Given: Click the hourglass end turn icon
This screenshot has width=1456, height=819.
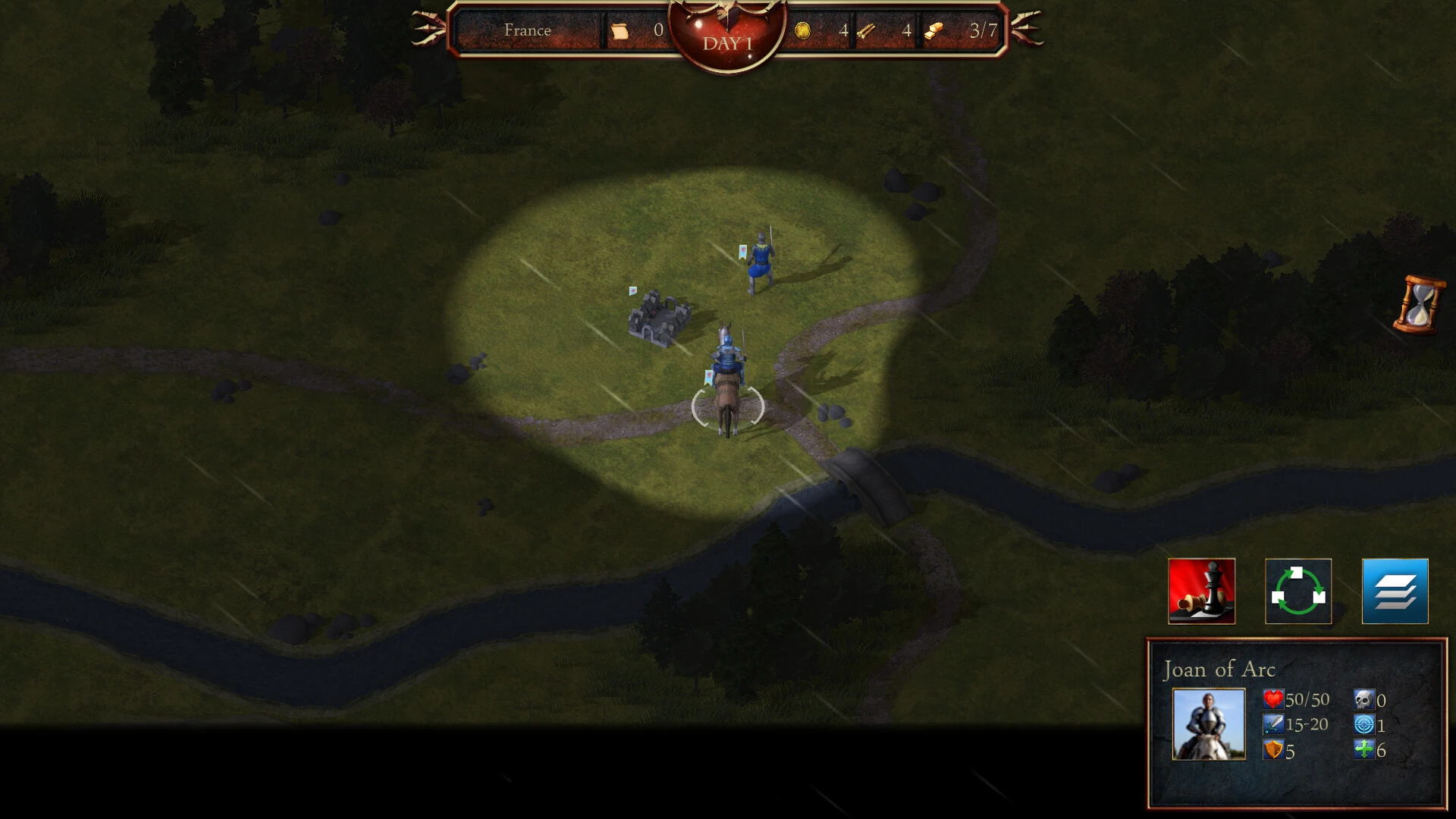Looking at the screenshot, I should (x=1418, y=304).
